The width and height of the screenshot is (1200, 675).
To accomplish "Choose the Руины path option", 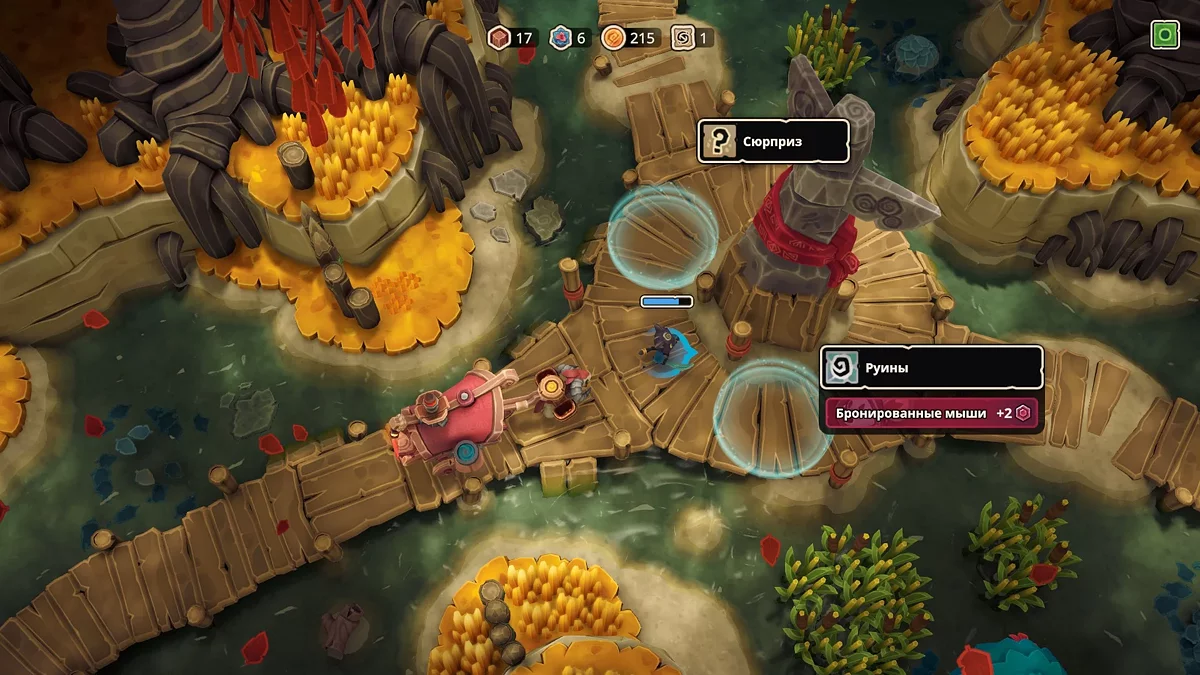I will [931, 367].
